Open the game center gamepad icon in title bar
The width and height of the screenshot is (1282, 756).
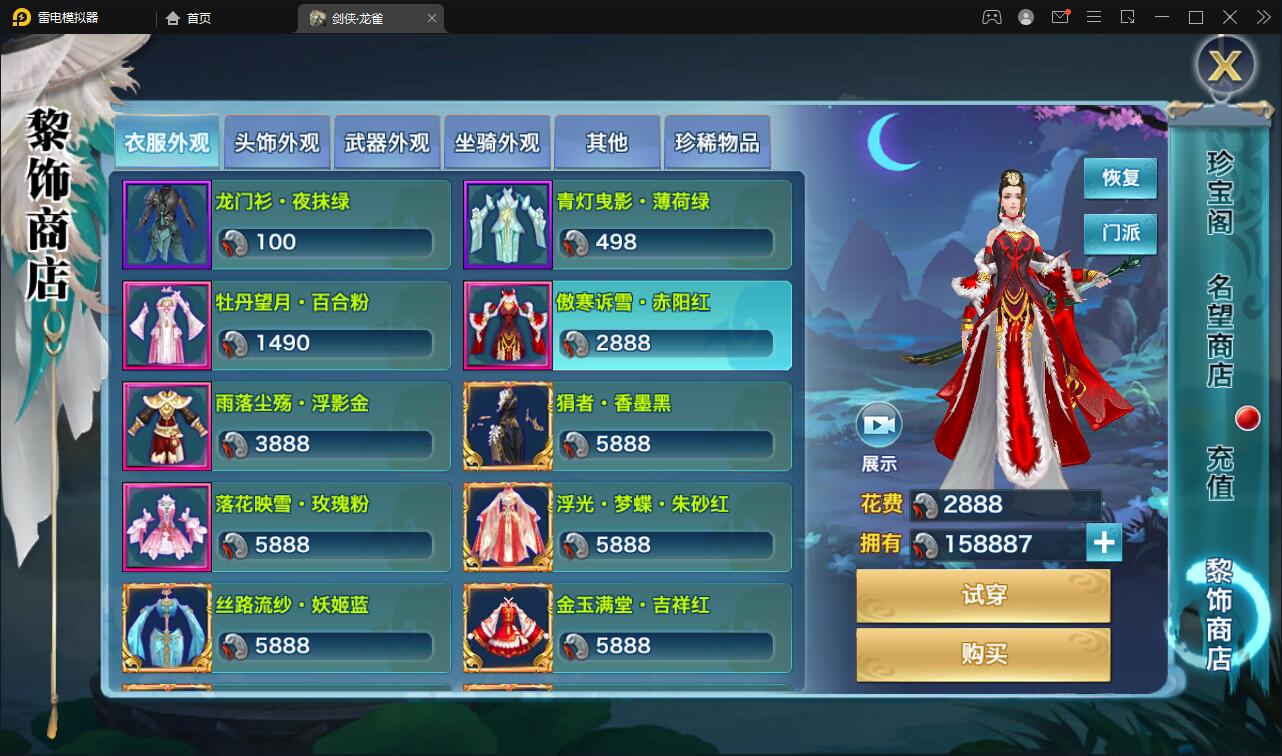pyautogui.click(x=991, y=17)
